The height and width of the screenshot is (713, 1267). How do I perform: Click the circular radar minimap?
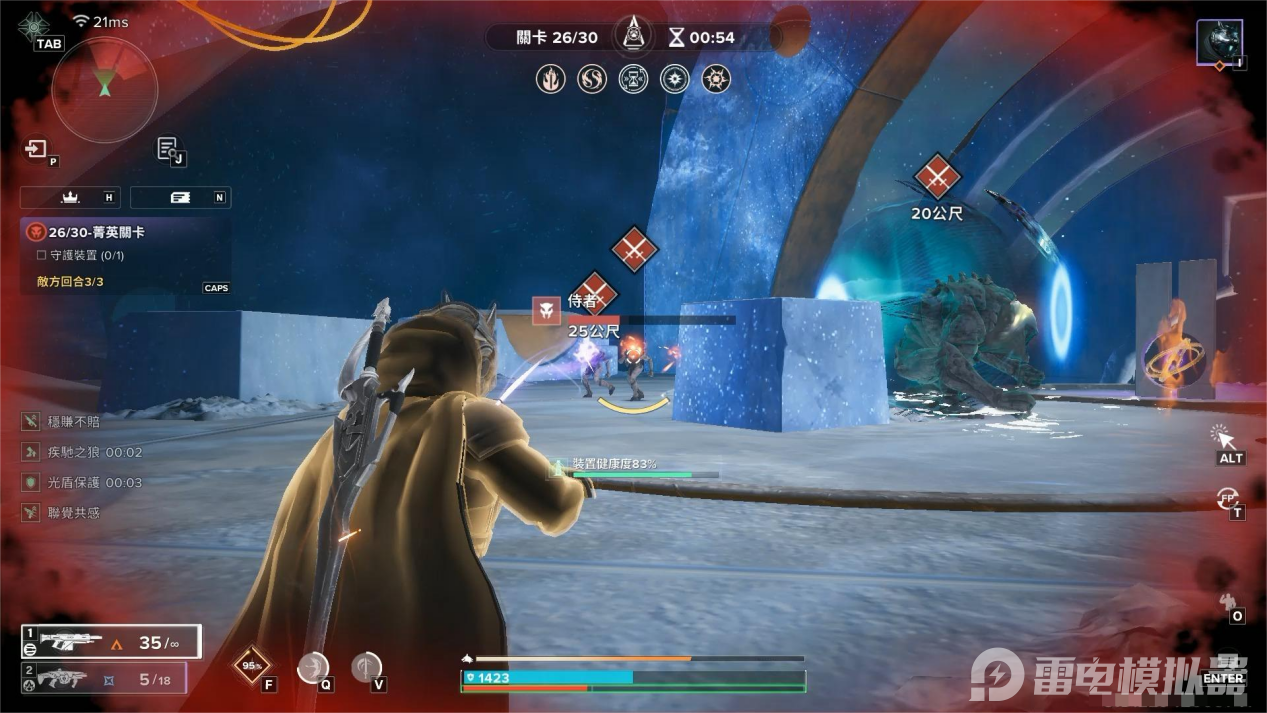point(104,89)
